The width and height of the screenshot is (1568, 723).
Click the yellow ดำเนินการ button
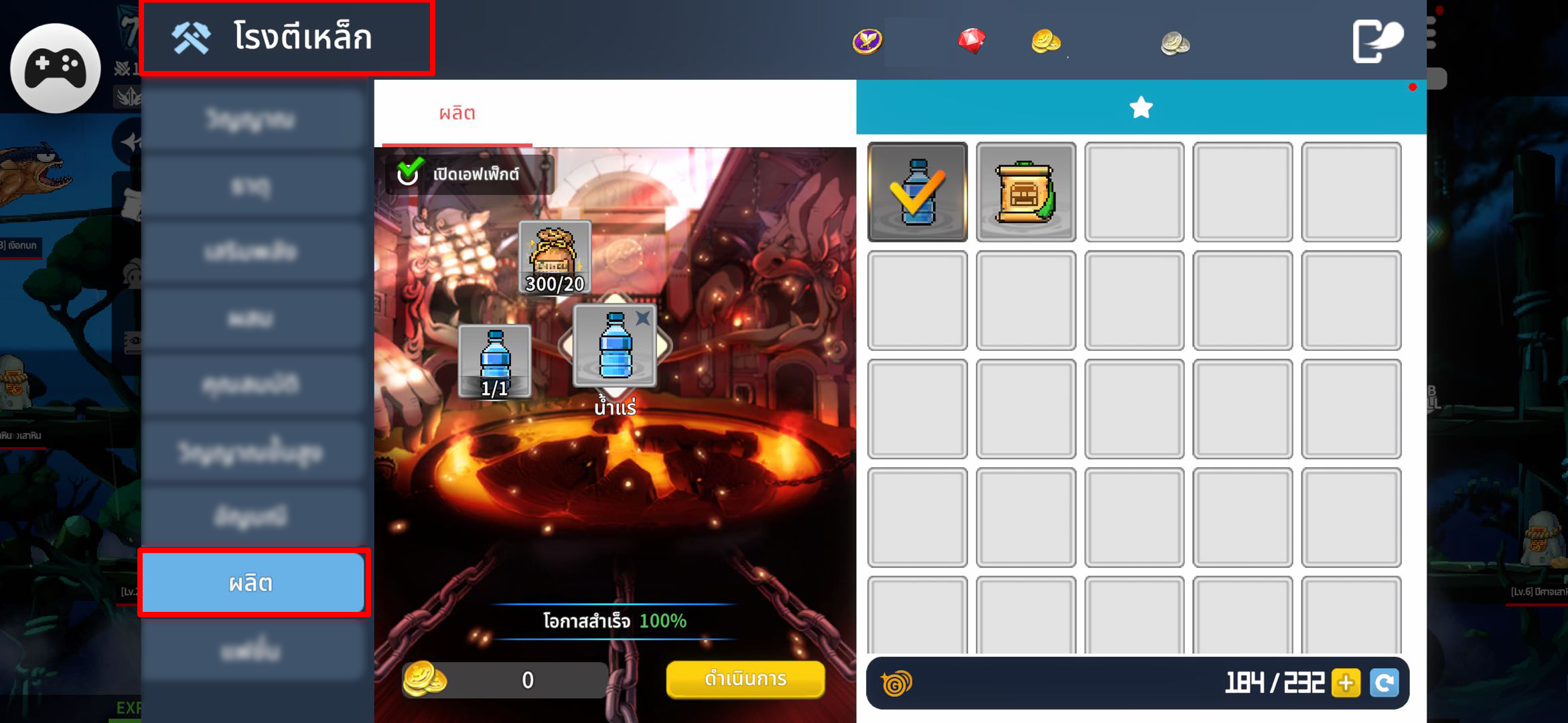tap(745, 679)
